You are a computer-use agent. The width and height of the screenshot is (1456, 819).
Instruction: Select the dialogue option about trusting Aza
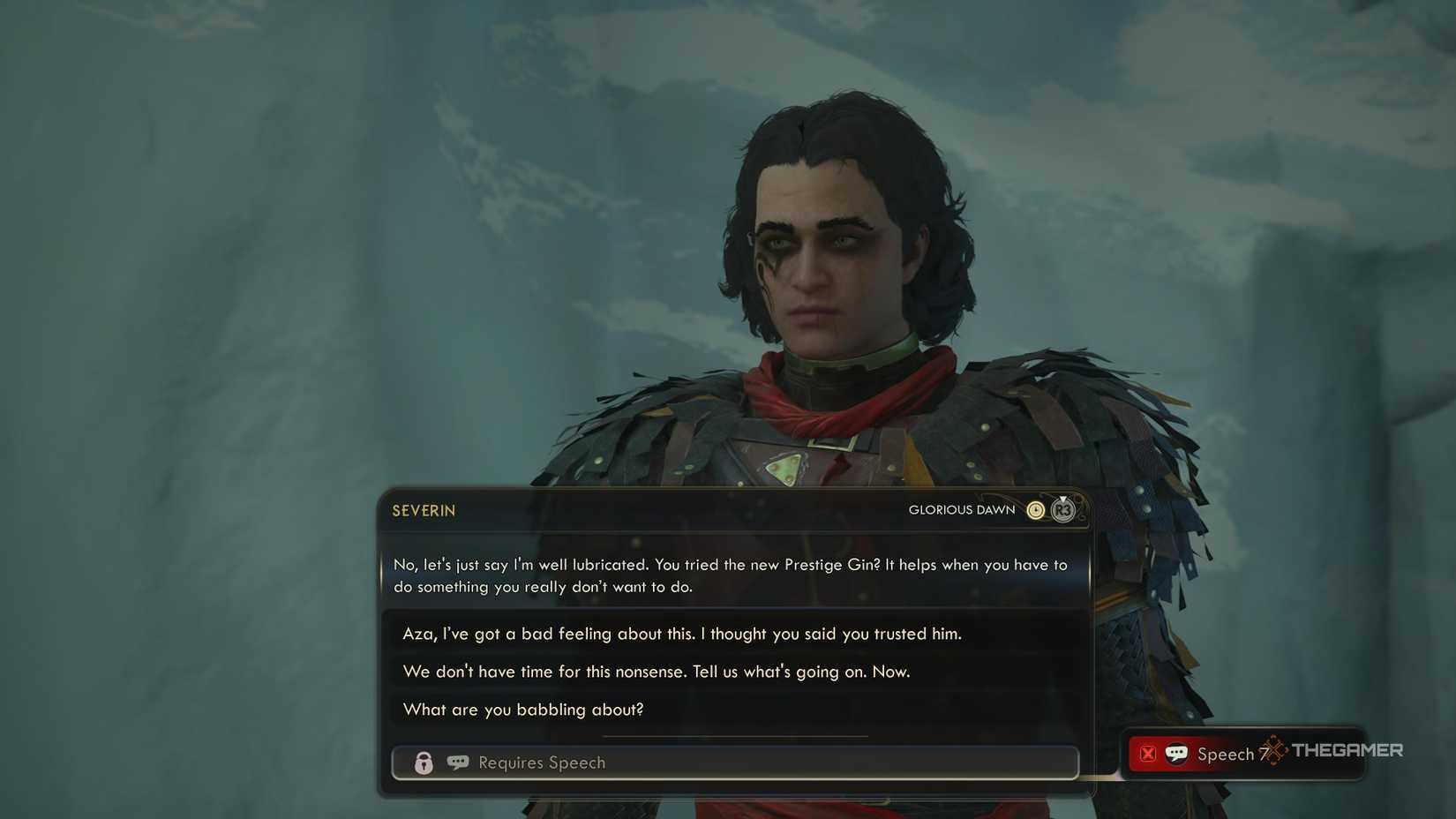coord(682,634)
